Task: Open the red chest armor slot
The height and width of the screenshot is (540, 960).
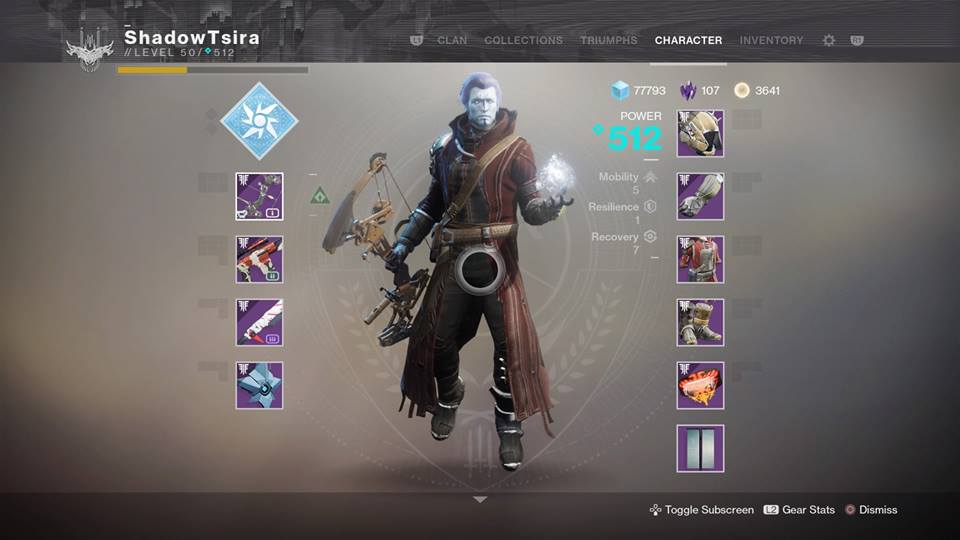Action: pyautogui.click(x=700, y=259)
